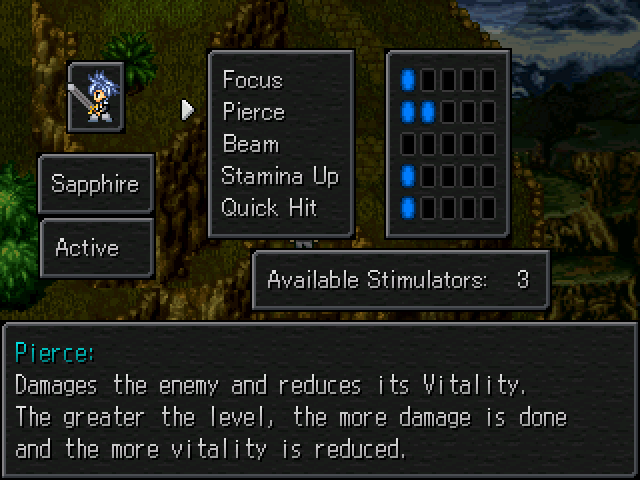Choose the Pierce skill entry

coord(254,112)
